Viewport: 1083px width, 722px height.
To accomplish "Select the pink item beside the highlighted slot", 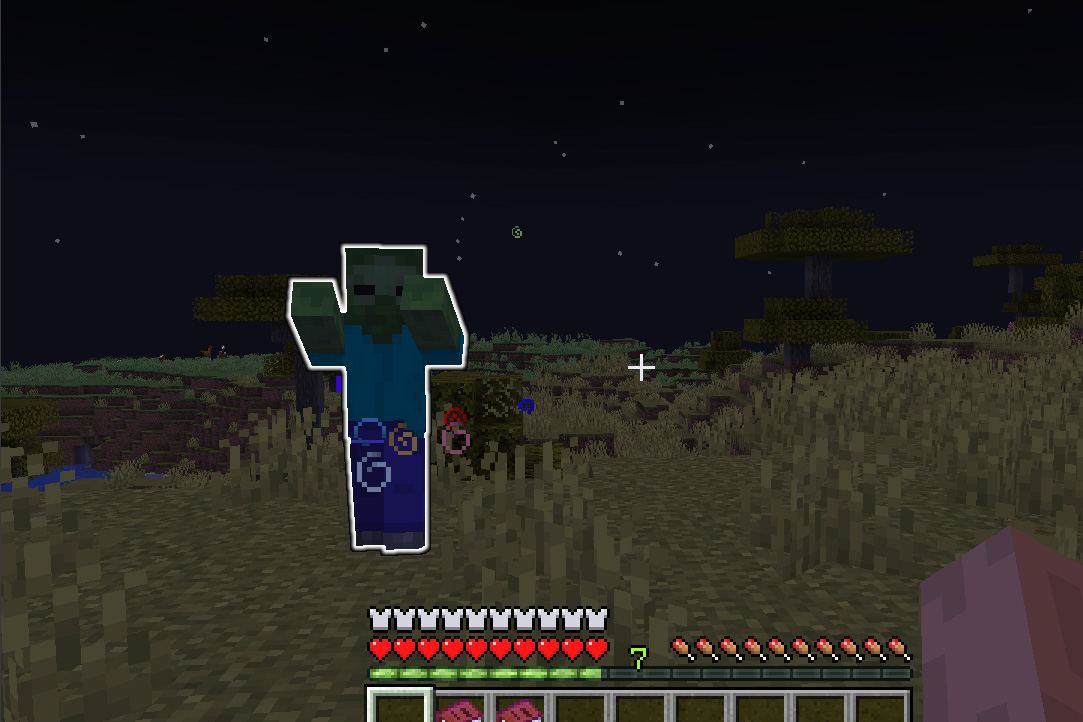I will (x=458, y=711).
